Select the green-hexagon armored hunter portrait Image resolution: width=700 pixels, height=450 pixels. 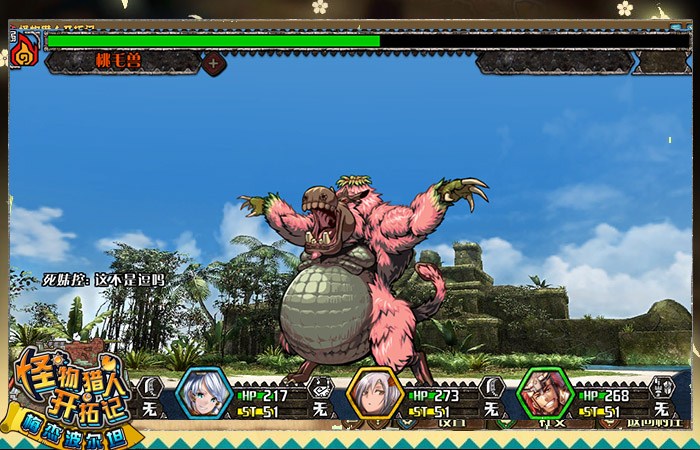[x=545, y=395]
